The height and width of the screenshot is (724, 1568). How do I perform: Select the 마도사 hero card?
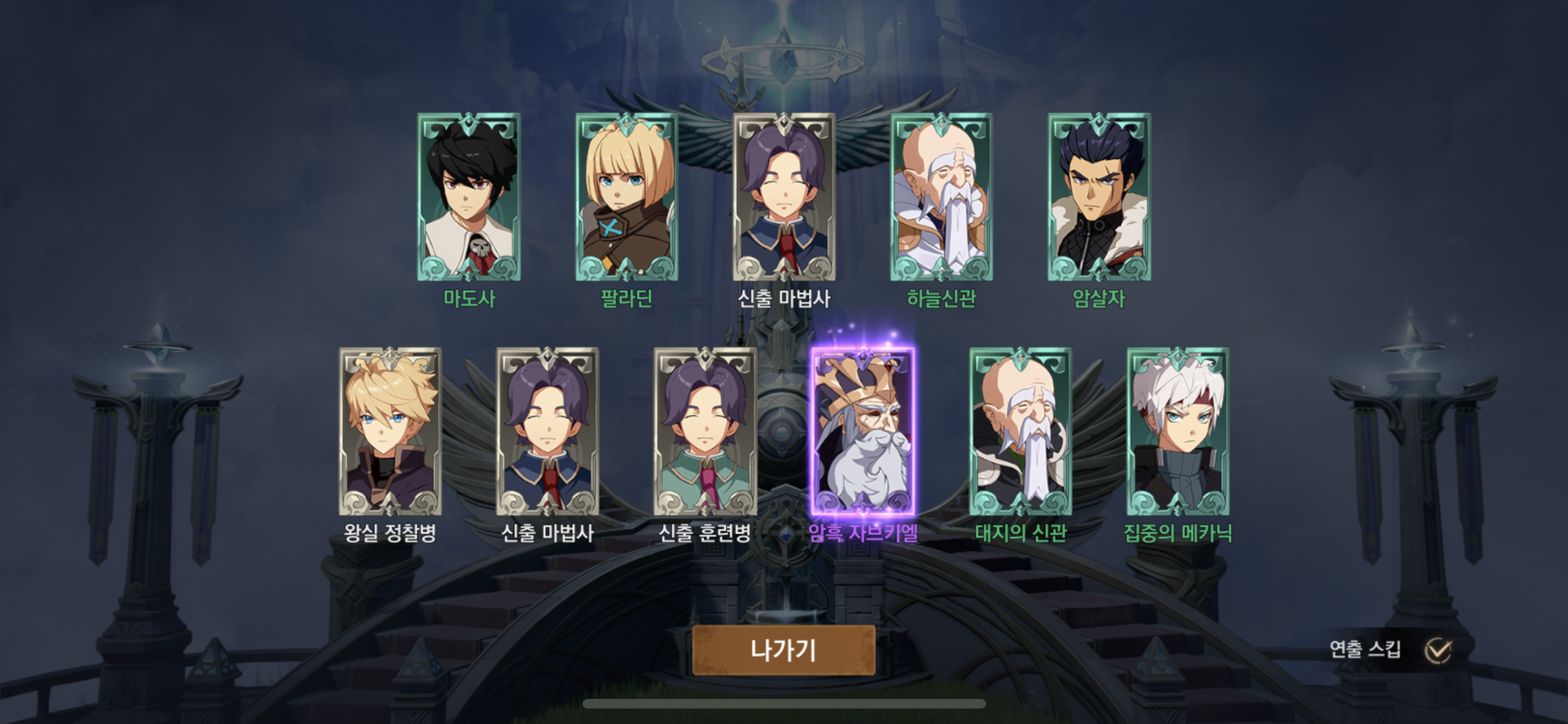469,197
